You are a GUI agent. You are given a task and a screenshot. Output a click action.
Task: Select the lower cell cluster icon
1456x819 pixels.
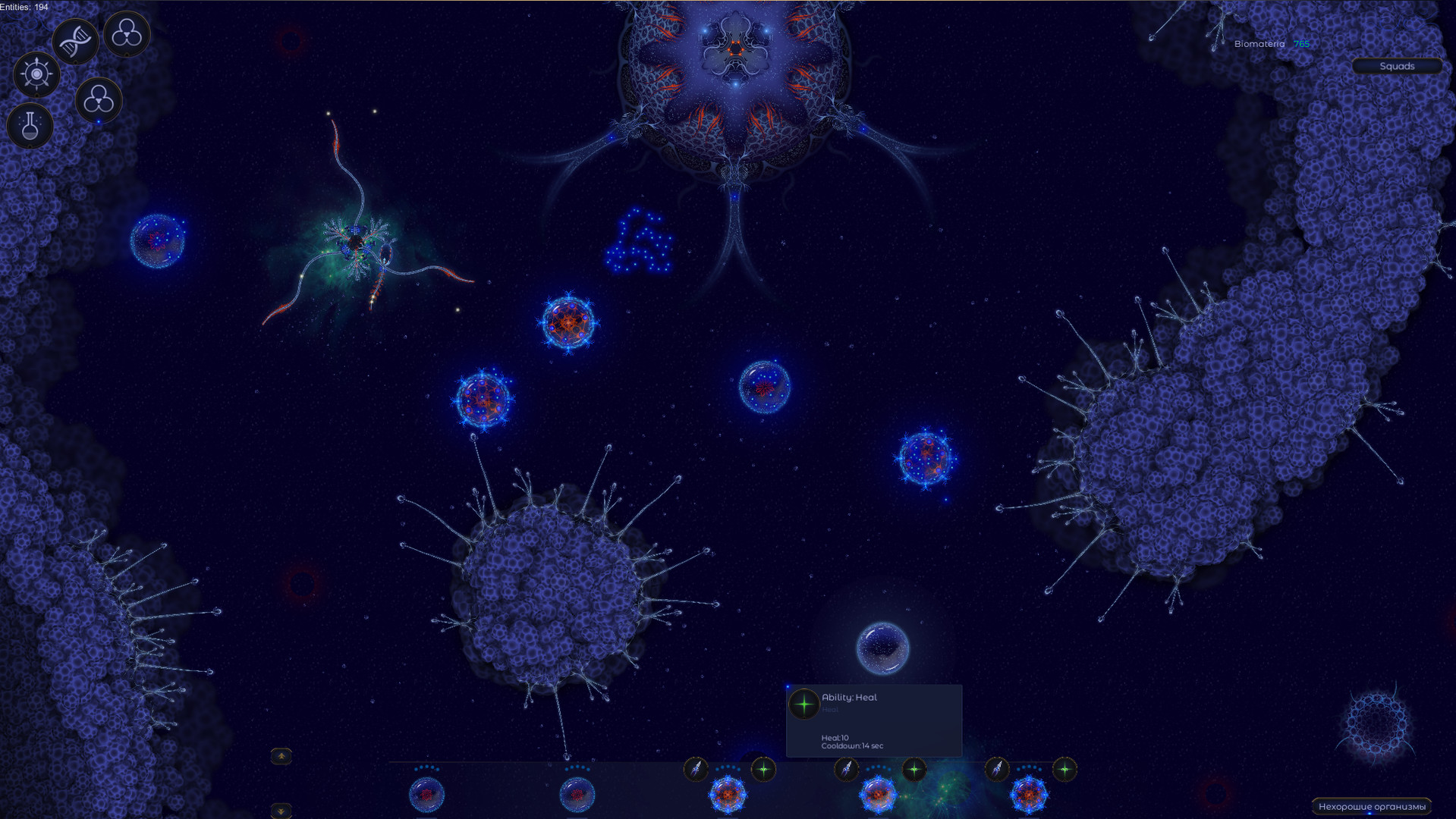click(x=98, y=99)
